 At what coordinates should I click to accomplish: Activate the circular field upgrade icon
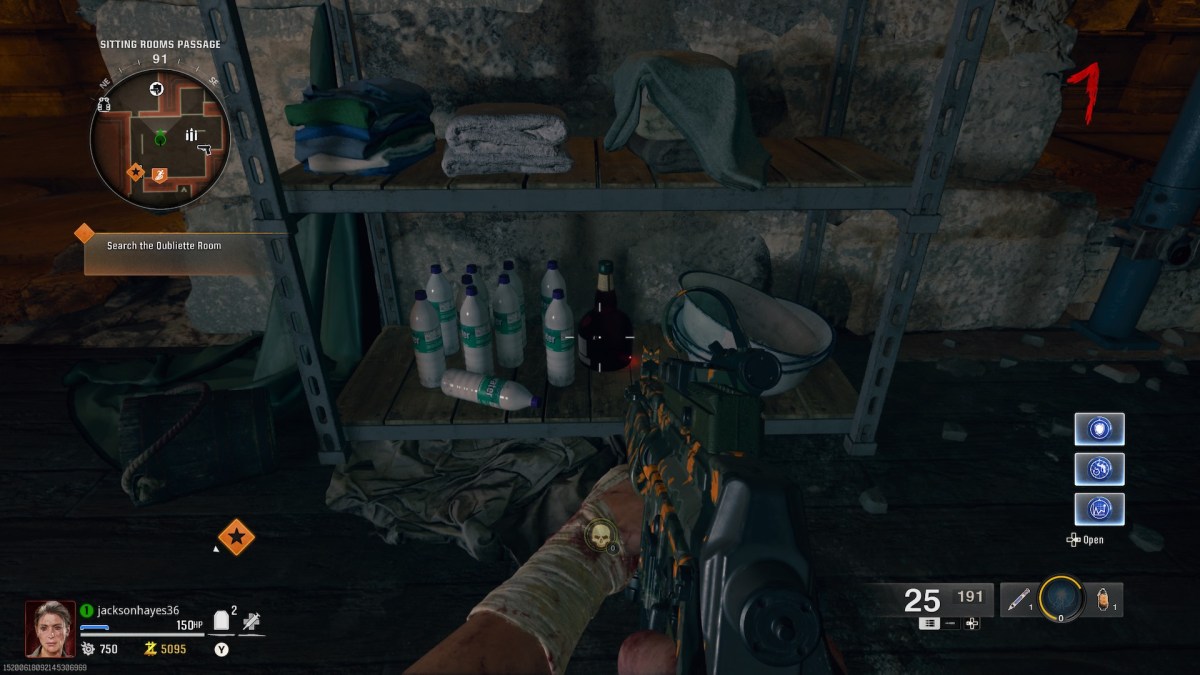point(1060,599)
